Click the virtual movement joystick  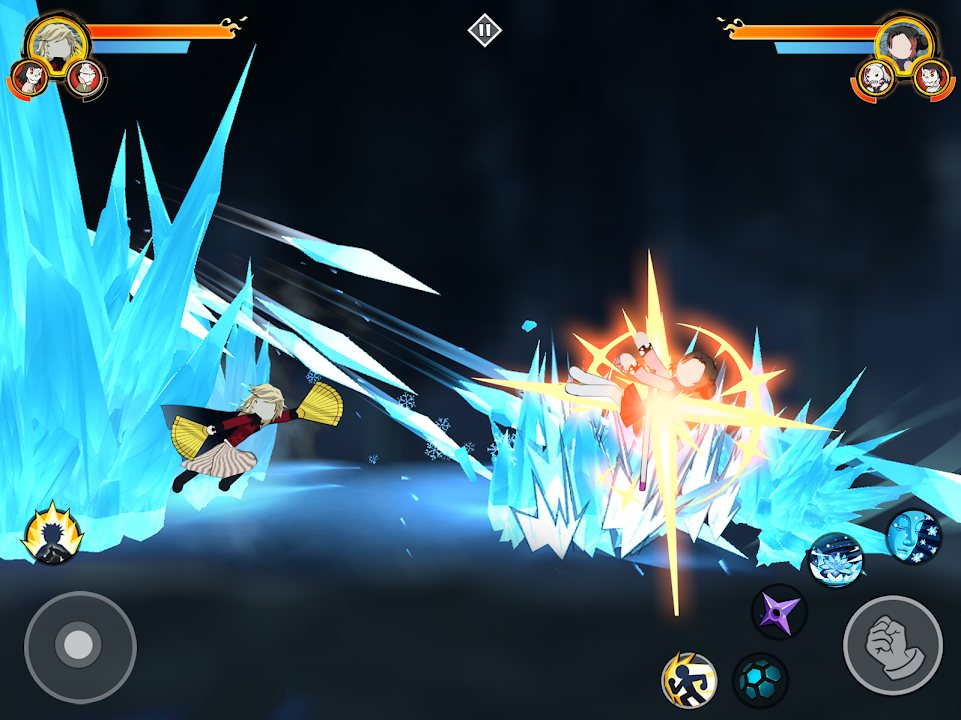tap(79, 646)
